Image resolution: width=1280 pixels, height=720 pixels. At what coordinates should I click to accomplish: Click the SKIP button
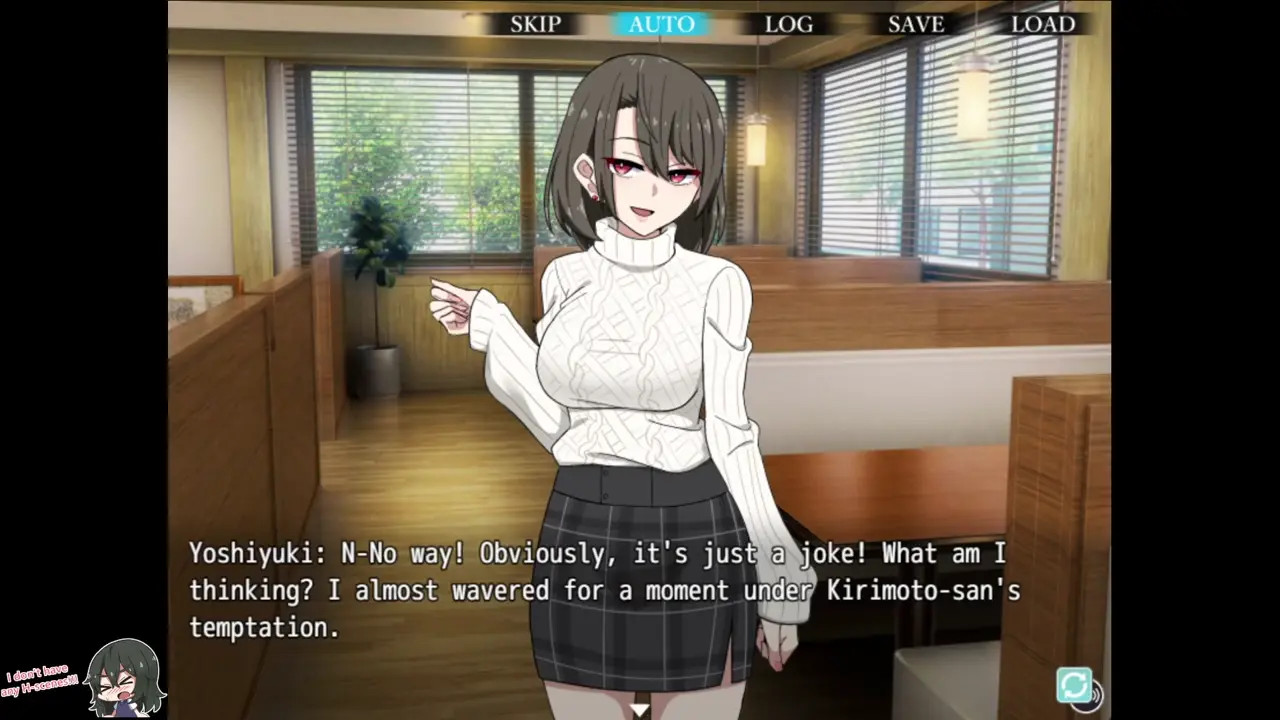535,24
